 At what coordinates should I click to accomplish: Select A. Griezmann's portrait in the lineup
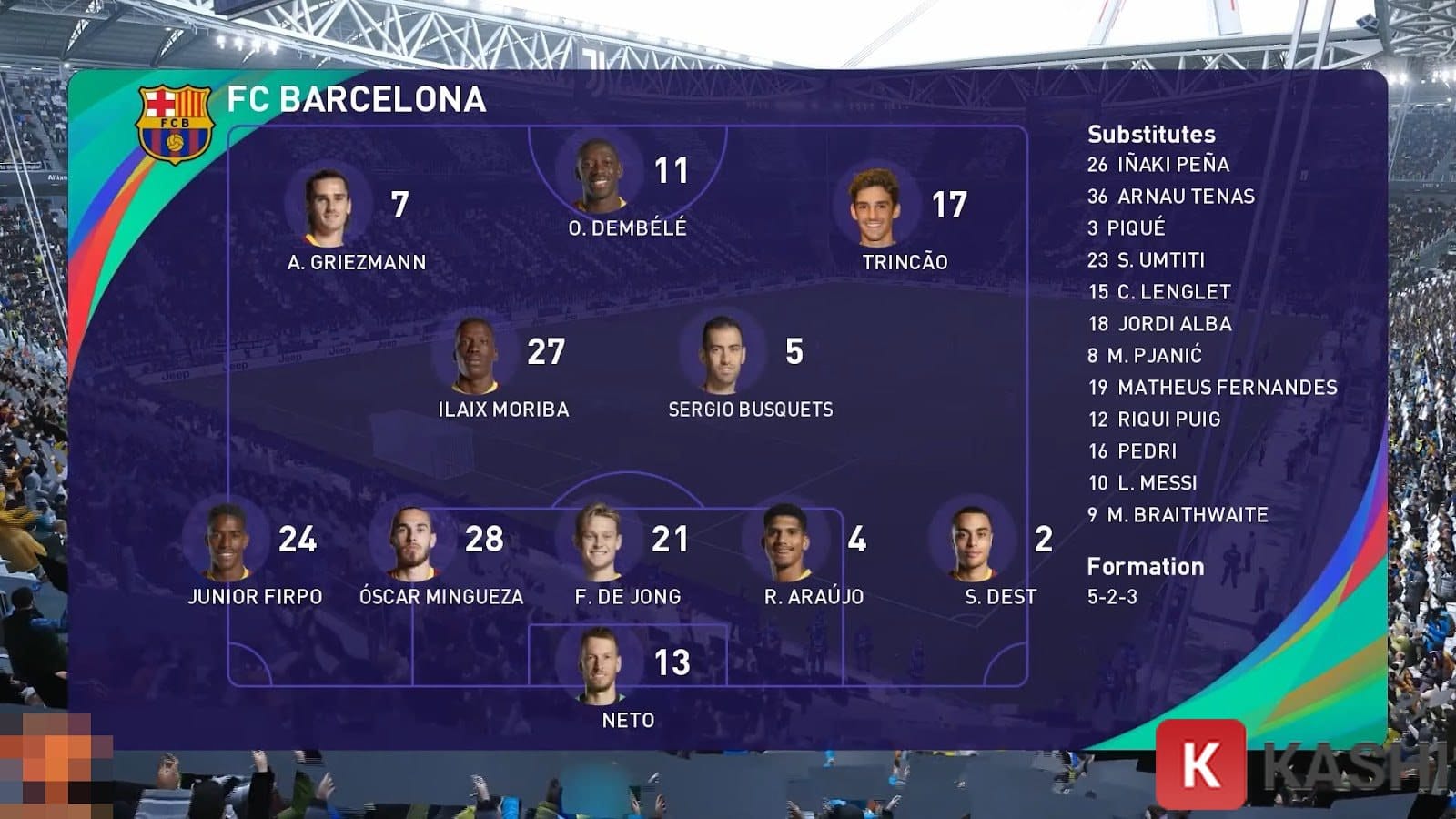pos(327,207)
